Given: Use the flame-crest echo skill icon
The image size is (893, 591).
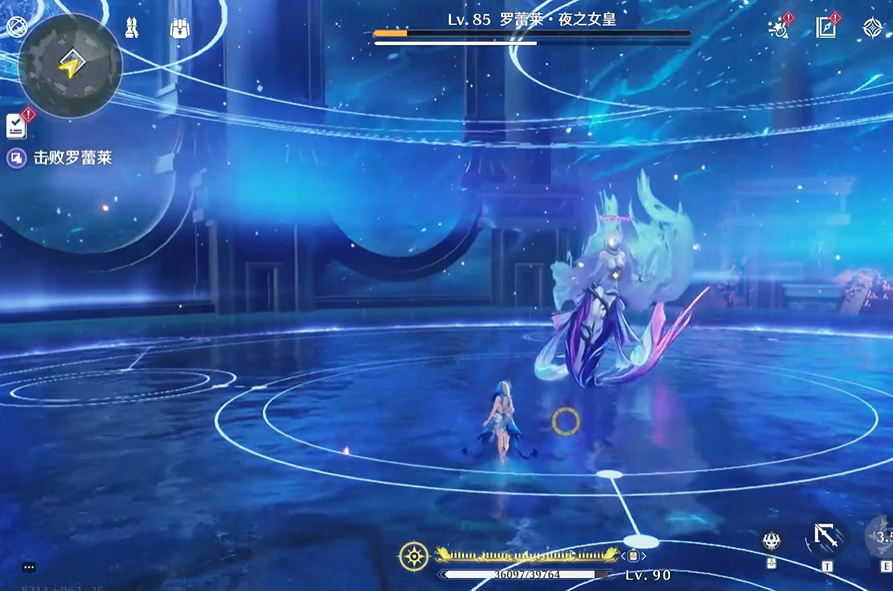Looking at the screenshot, I should 771,541.
